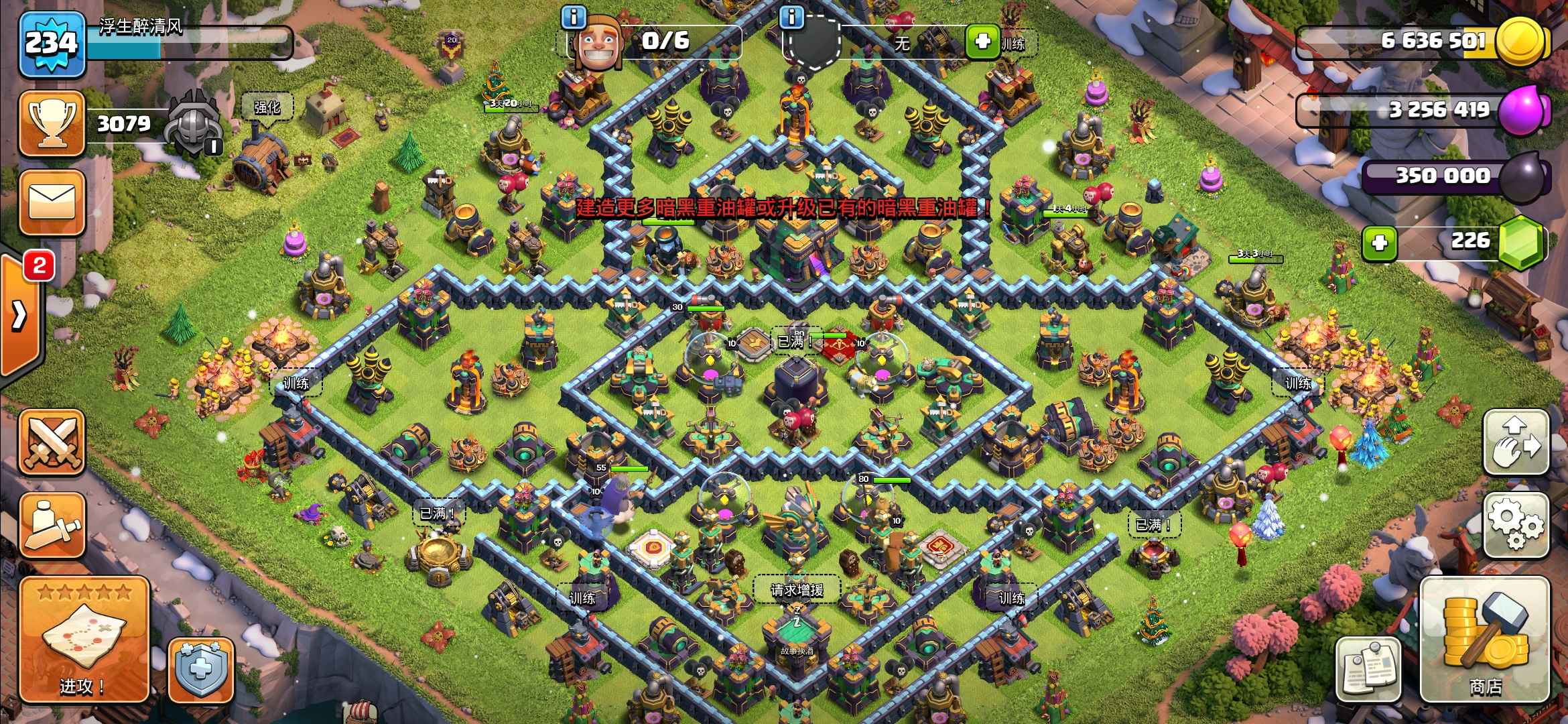Open the mail envelope inbox
The height and width of the screenshot is (724, 1568).
(52, 202)
